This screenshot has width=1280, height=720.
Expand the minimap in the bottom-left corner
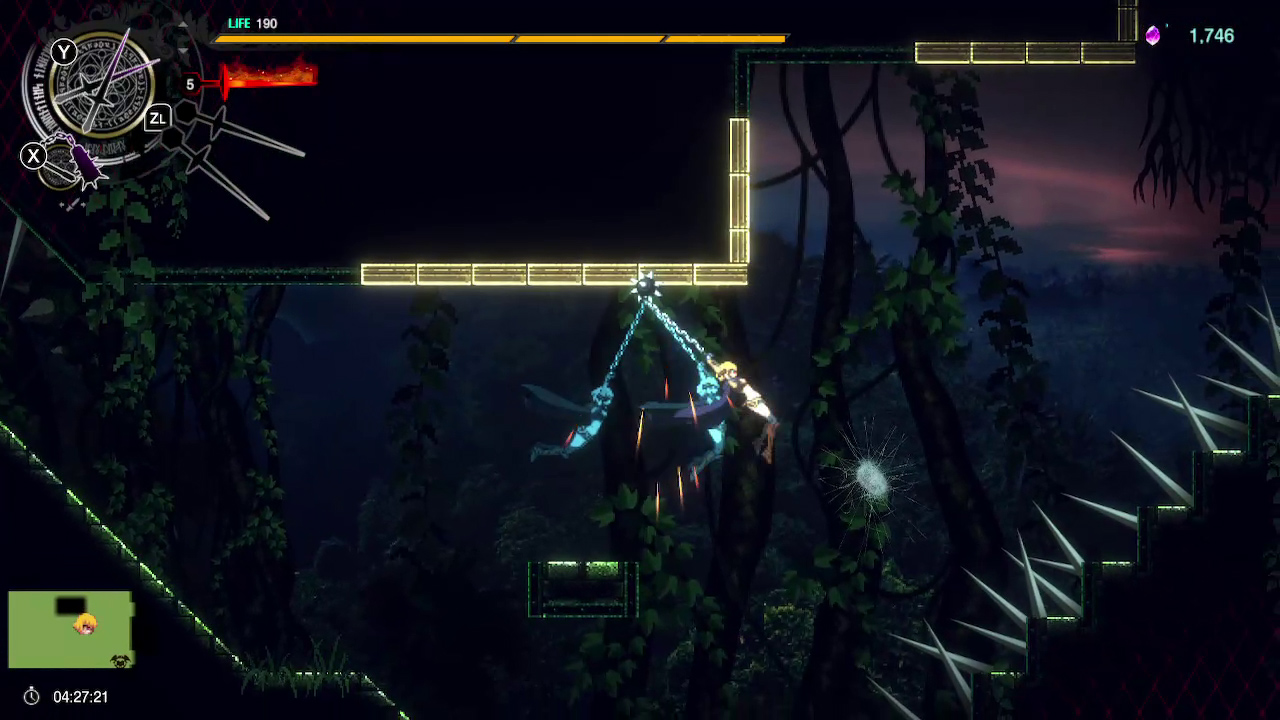70,628
